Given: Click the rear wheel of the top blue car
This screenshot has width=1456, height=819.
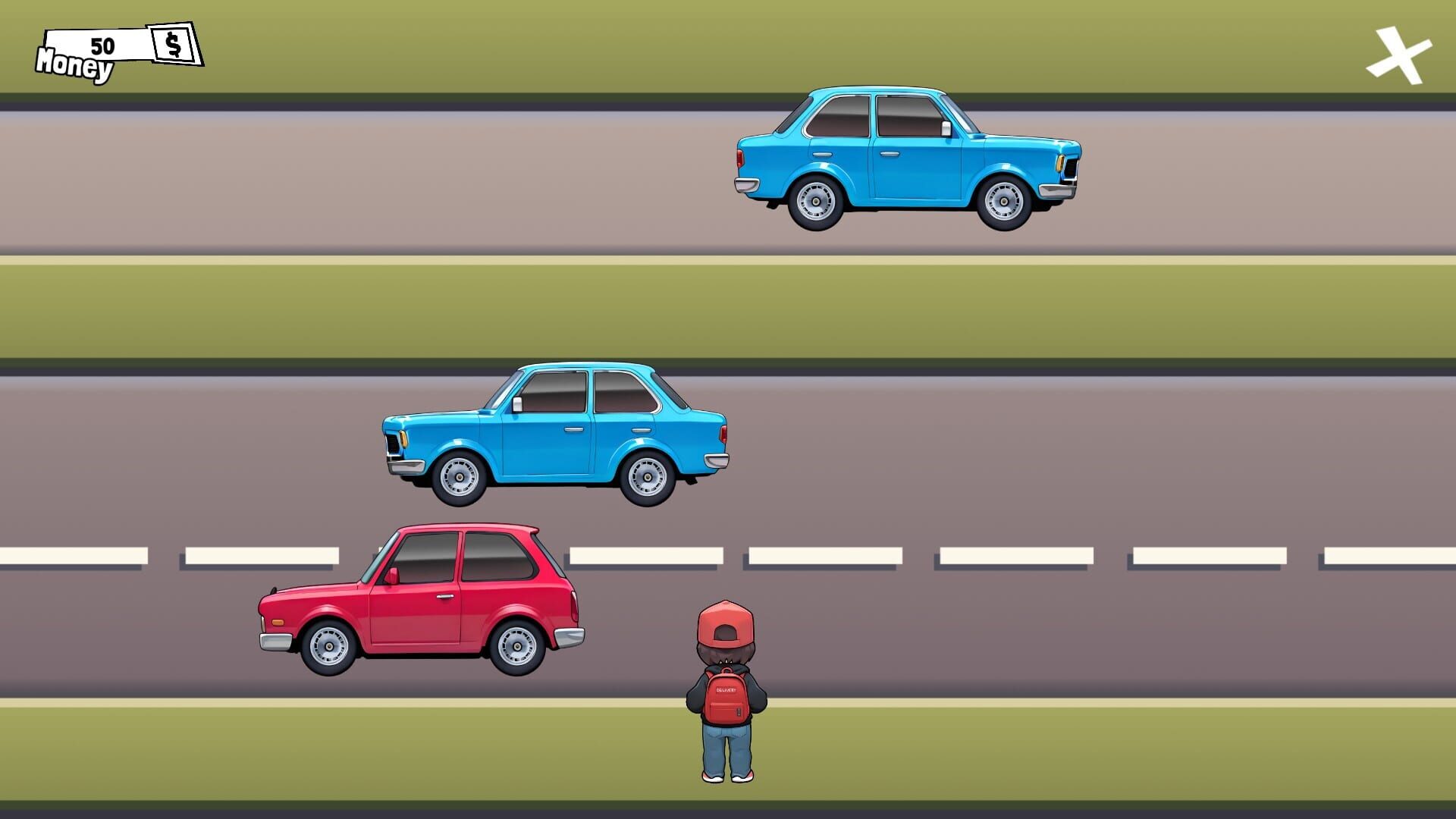Looking at the screenshot, I should point(814,201).
